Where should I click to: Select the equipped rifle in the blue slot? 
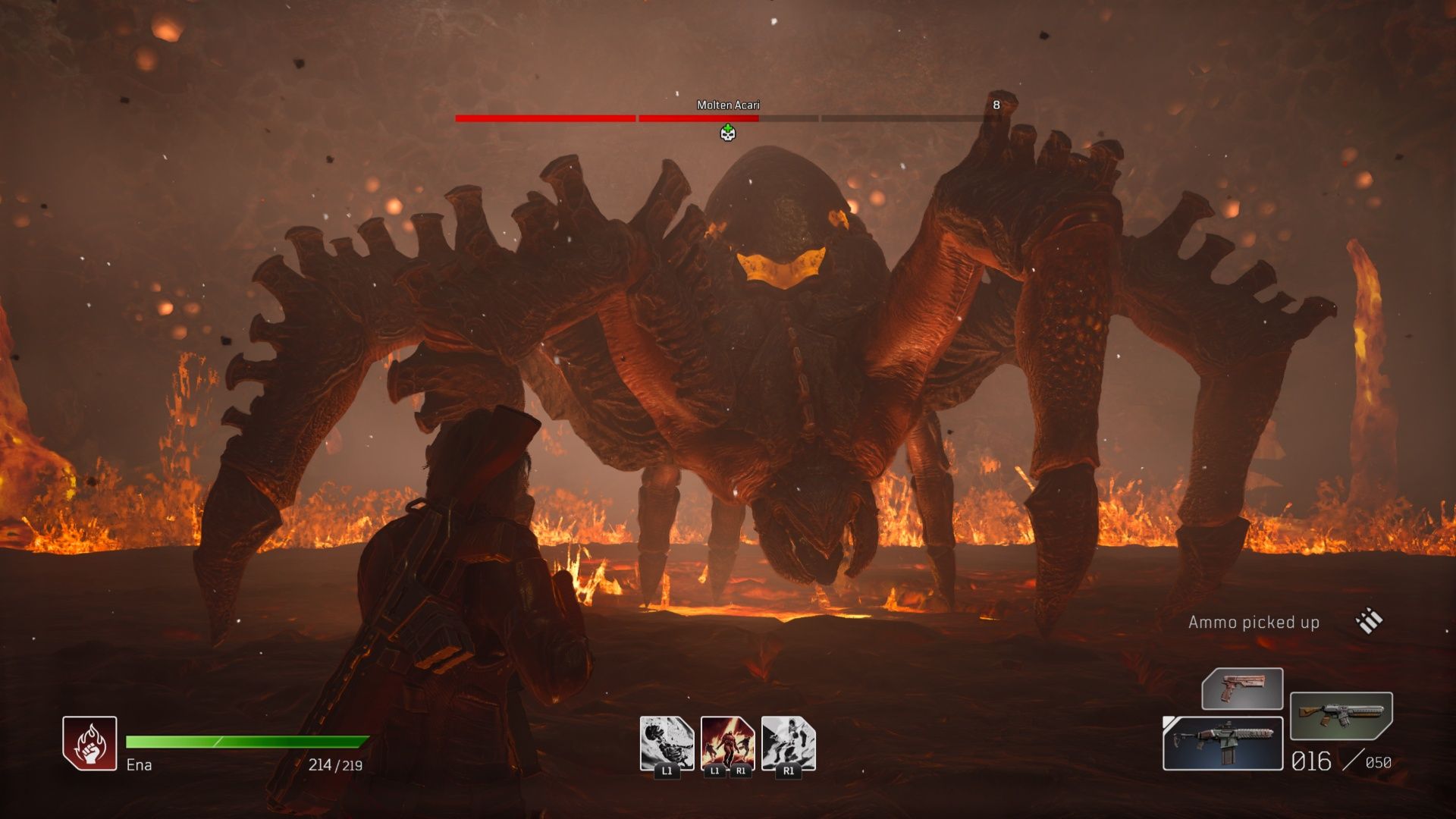(1222, 743)
